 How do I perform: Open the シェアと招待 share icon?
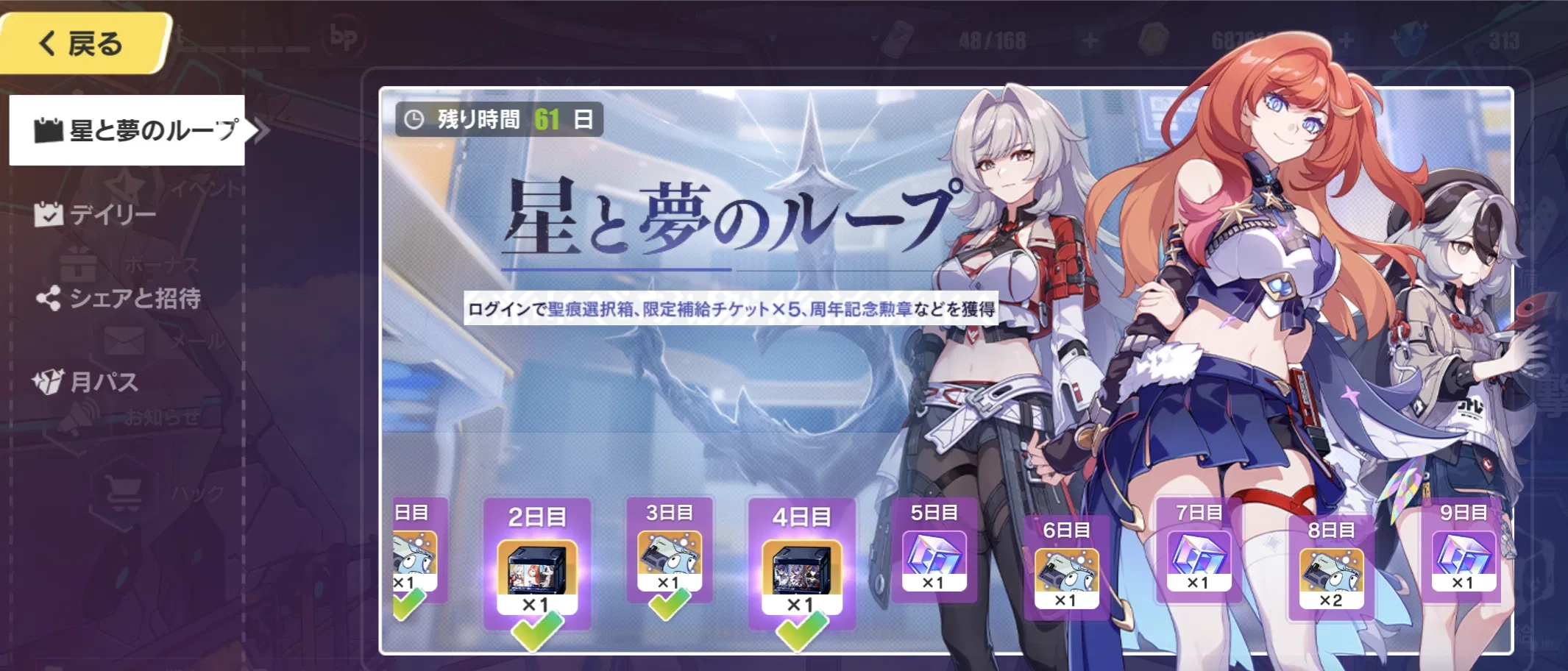(x=50, y=298)
